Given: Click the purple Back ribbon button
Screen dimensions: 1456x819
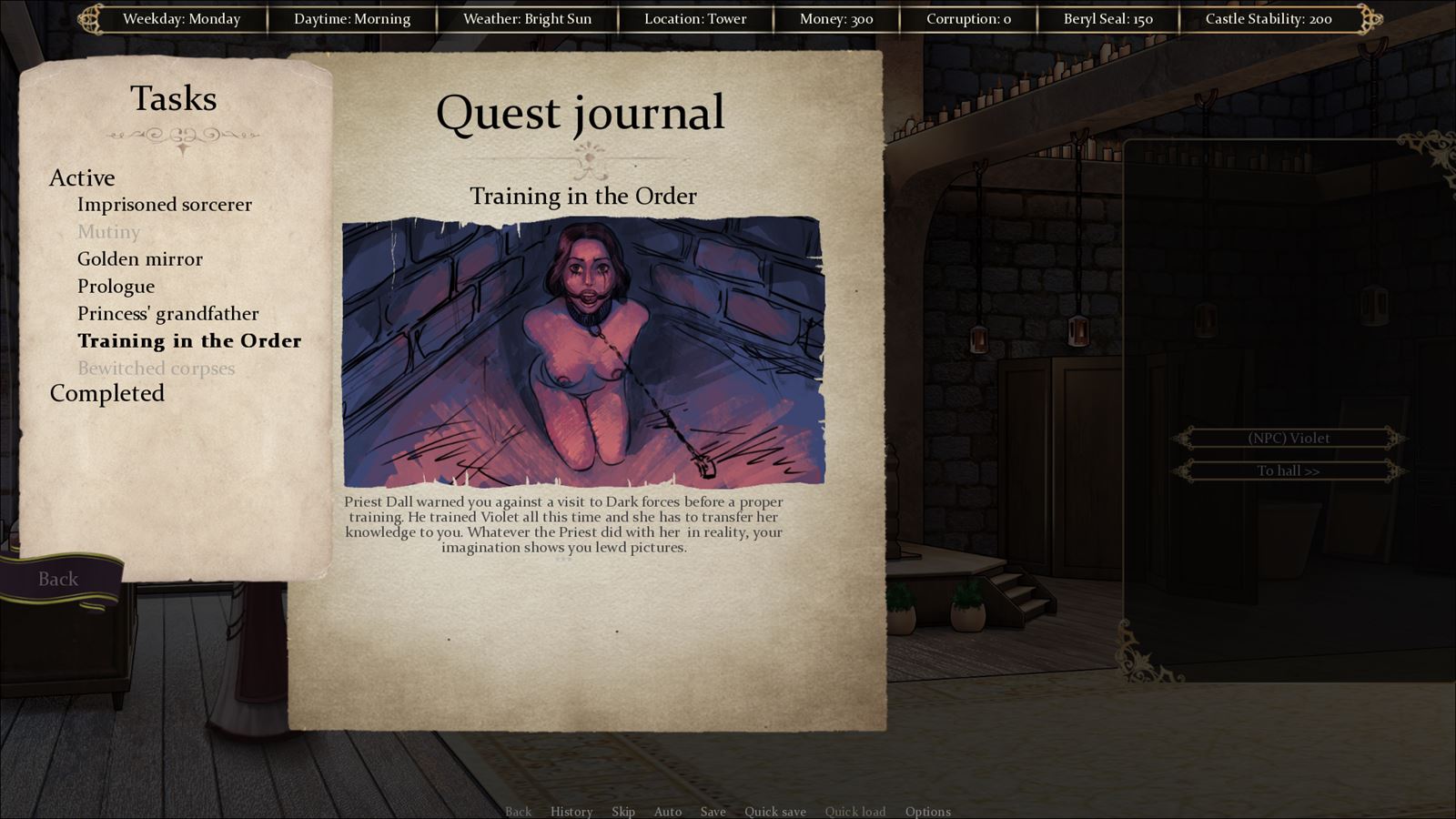Looking at the screenshot, I should click(58, 579).
